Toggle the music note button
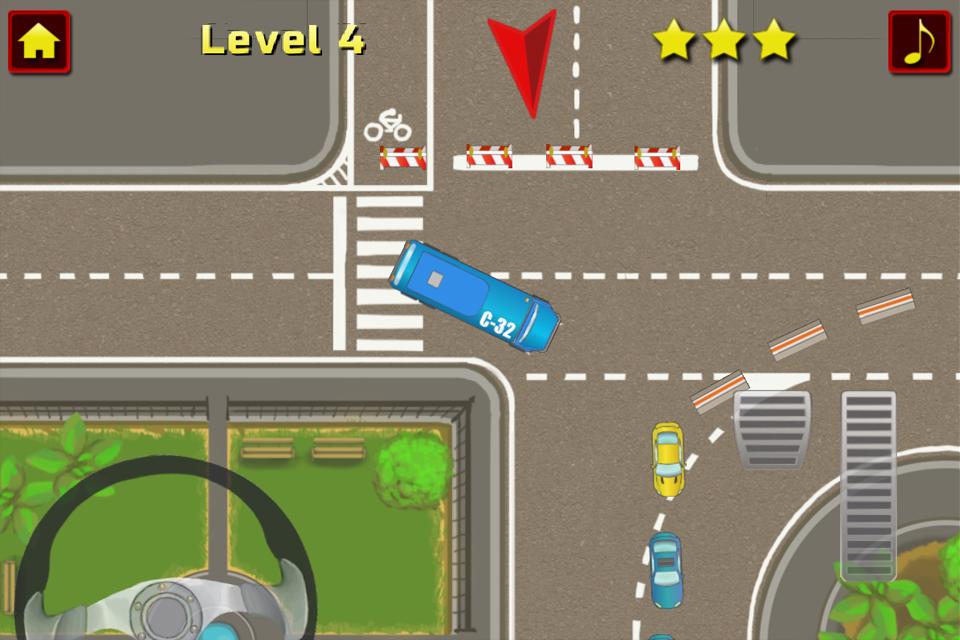 click(919, 42)
